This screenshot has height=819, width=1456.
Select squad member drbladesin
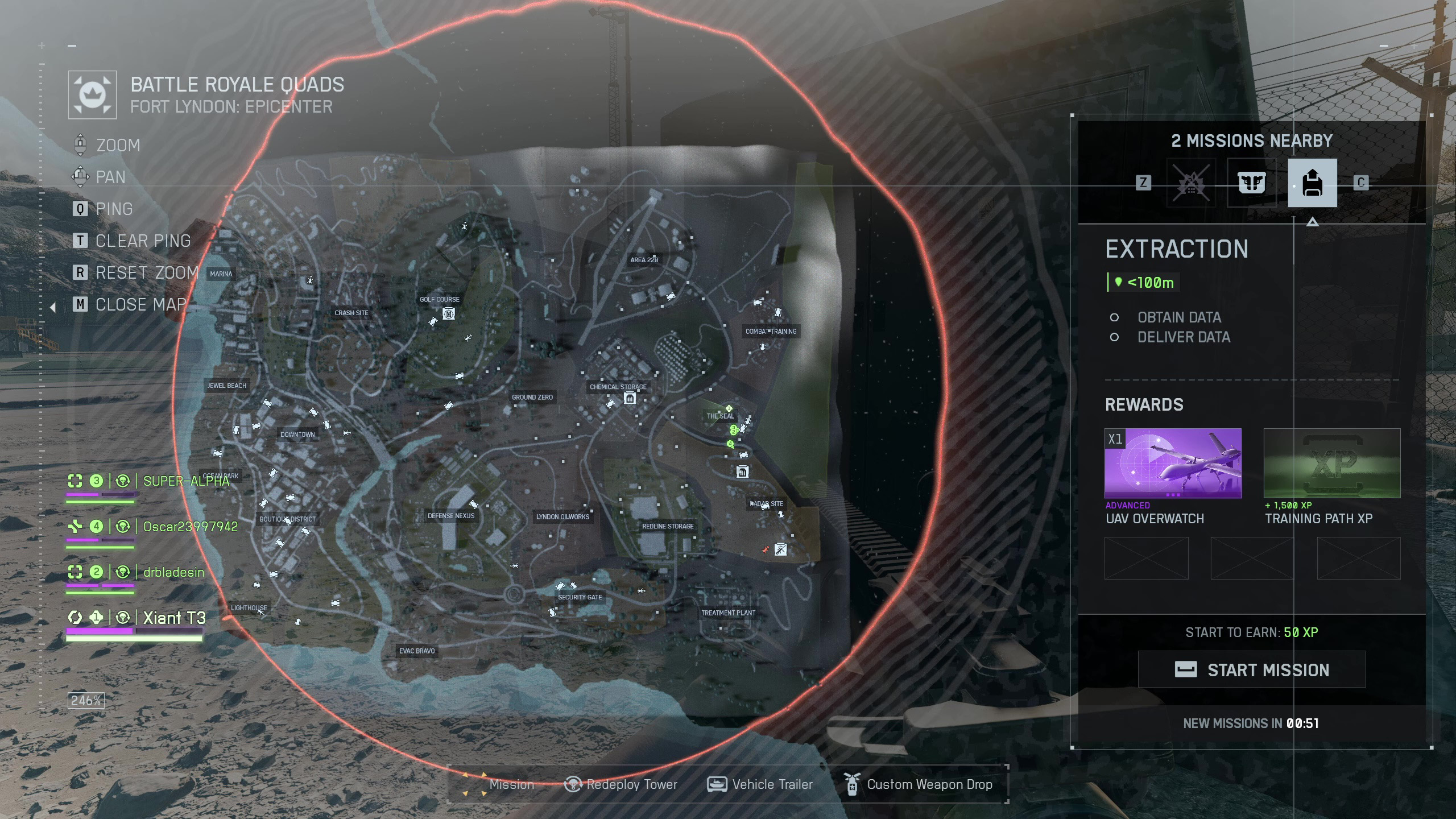173,572
